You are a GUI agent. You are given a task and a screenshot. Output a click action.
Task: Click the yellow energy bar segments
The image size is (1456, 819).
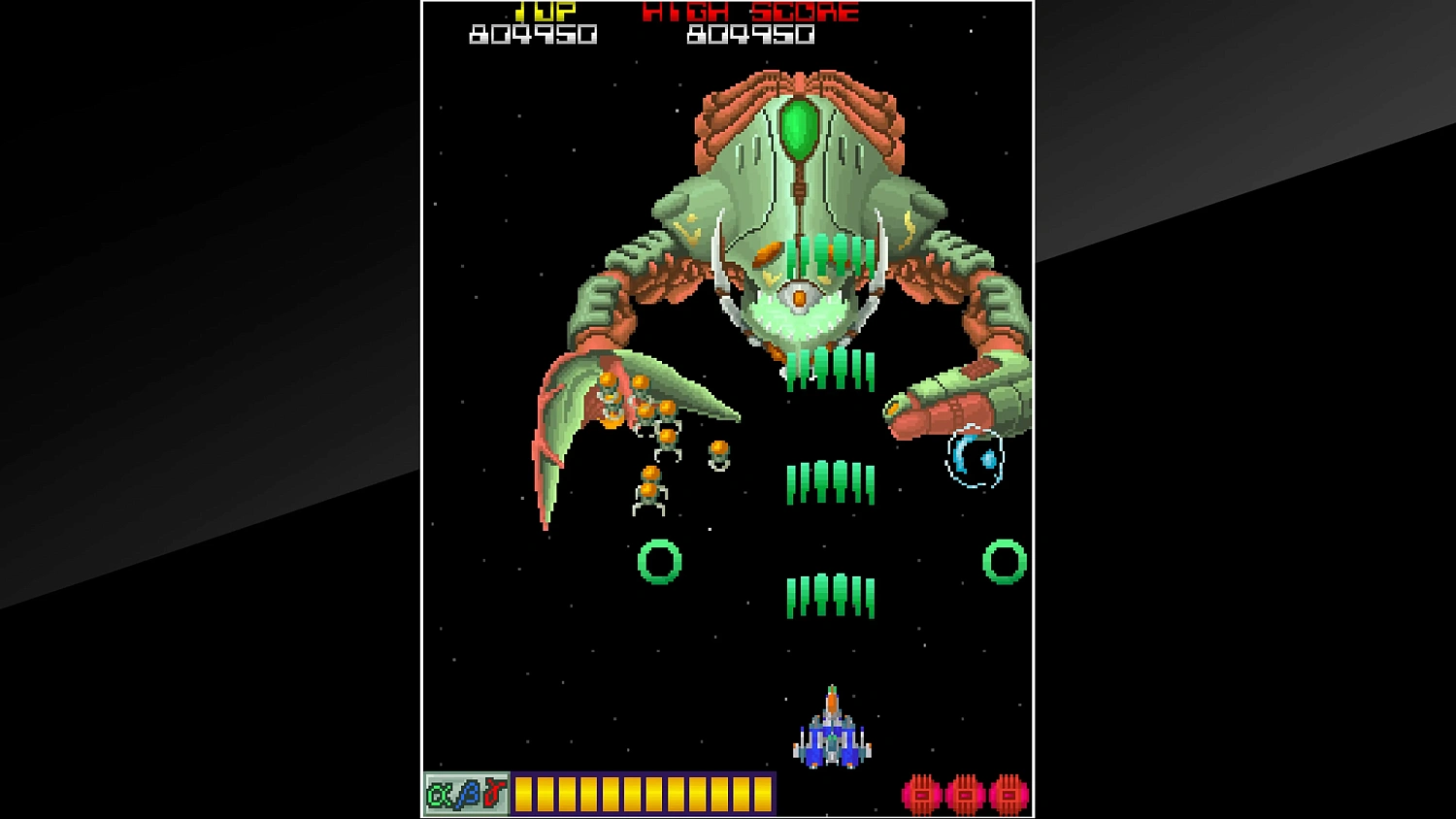click(645, 792)
